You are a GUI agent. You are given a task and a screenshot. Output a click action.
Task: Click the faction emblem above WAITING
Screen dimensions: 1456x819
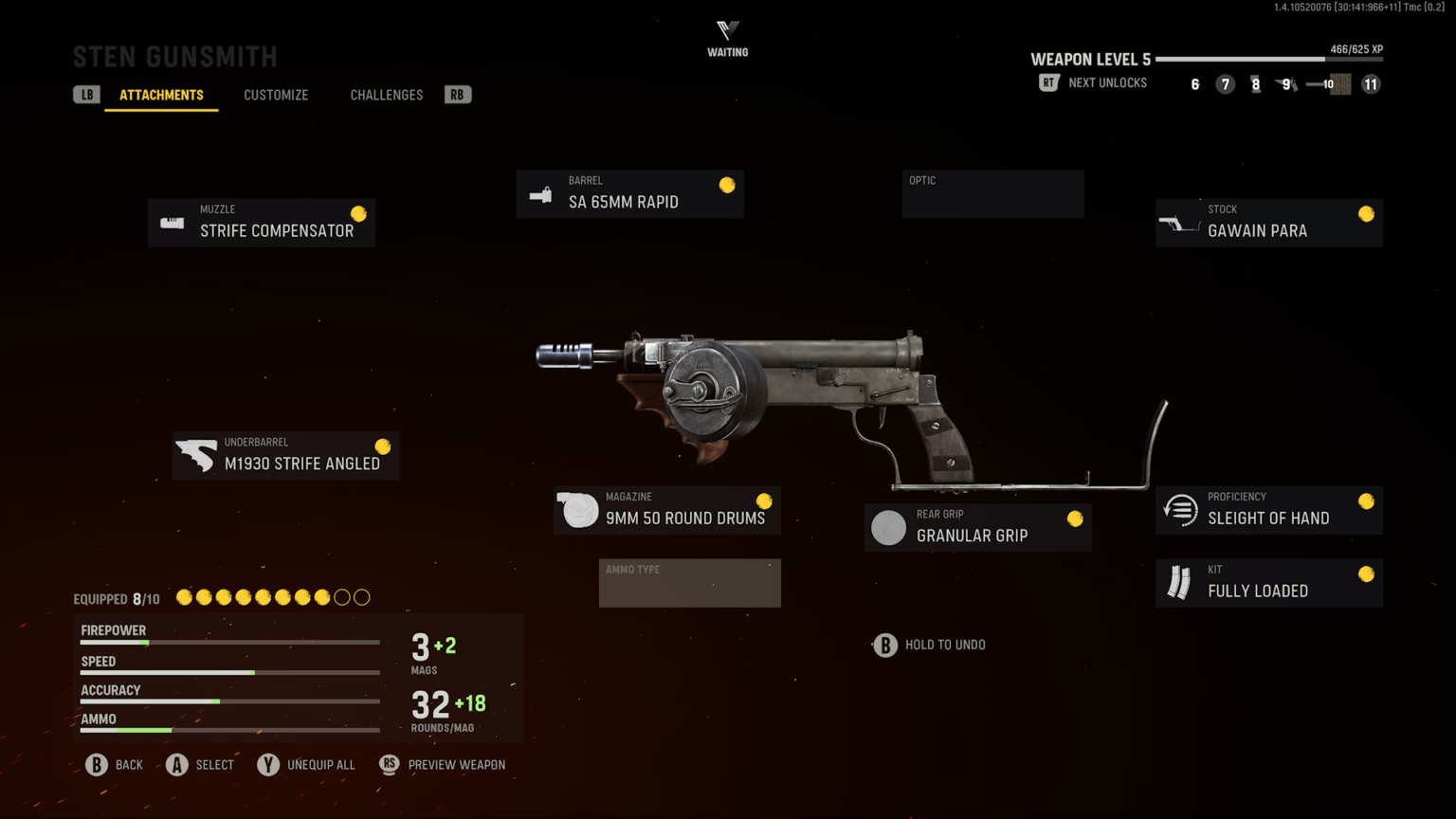point(727,28)
